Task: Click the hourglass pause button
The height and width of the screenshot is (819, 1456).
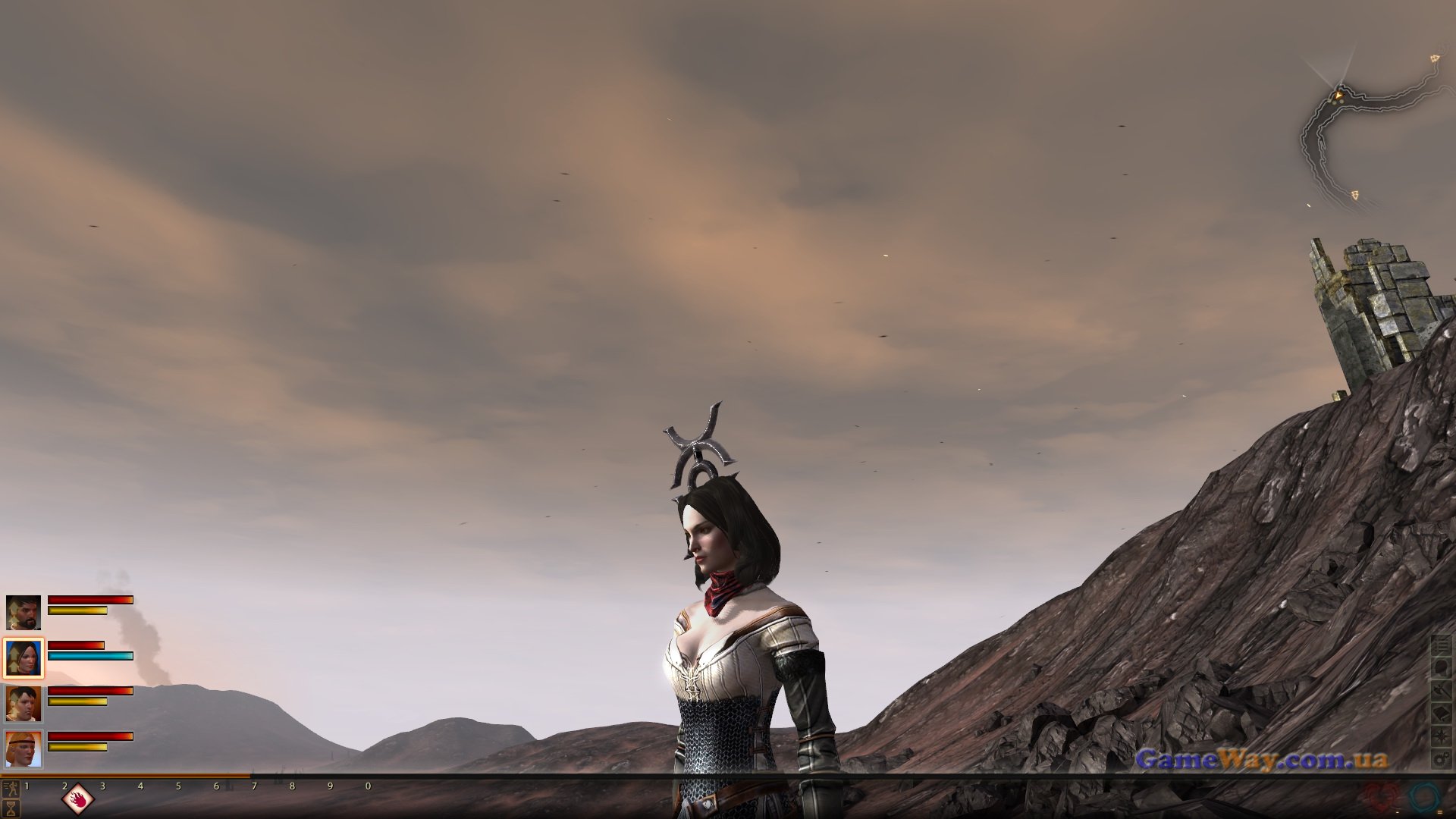Action: [10, 808]
